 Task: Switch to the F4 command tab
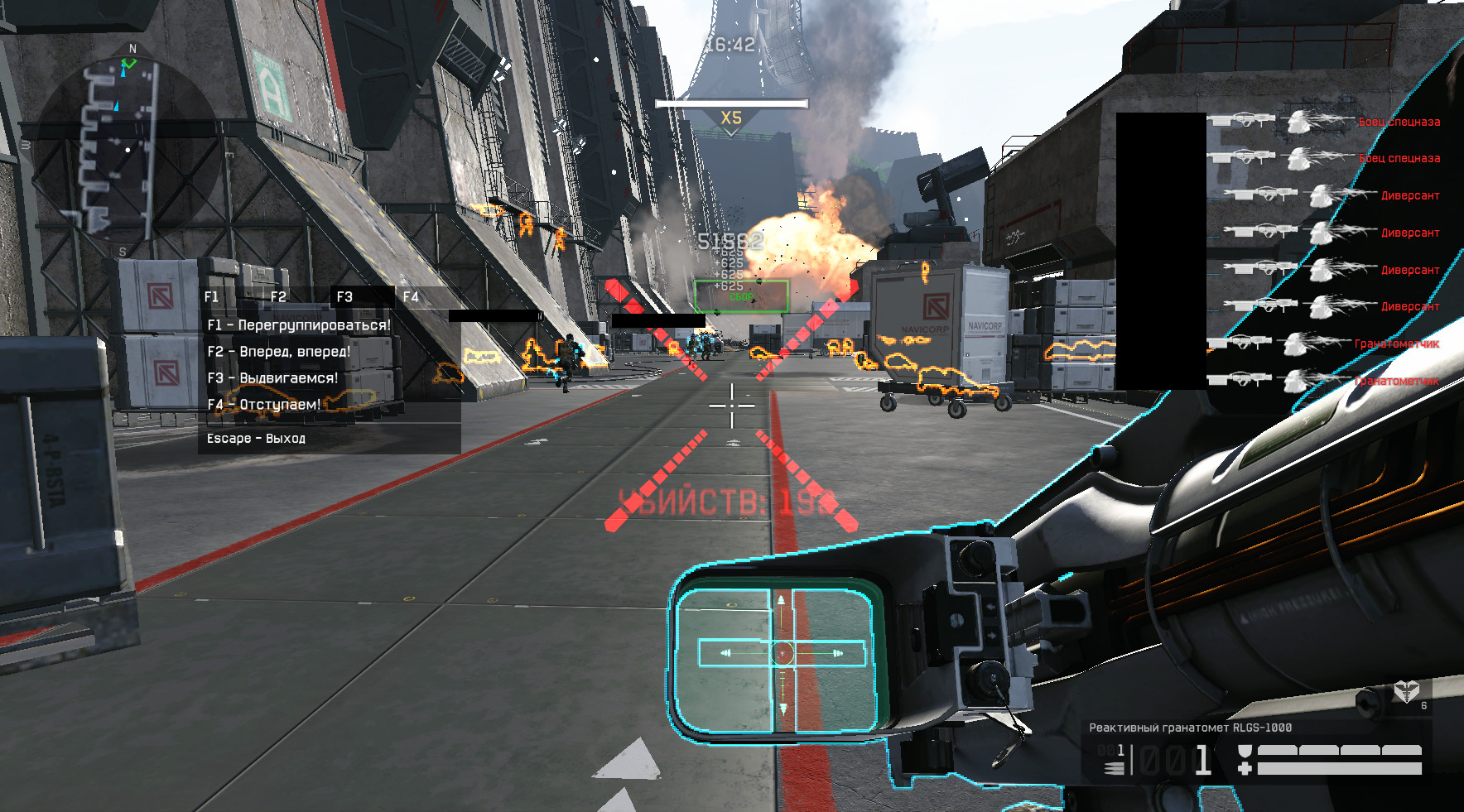tap(411, 296)
